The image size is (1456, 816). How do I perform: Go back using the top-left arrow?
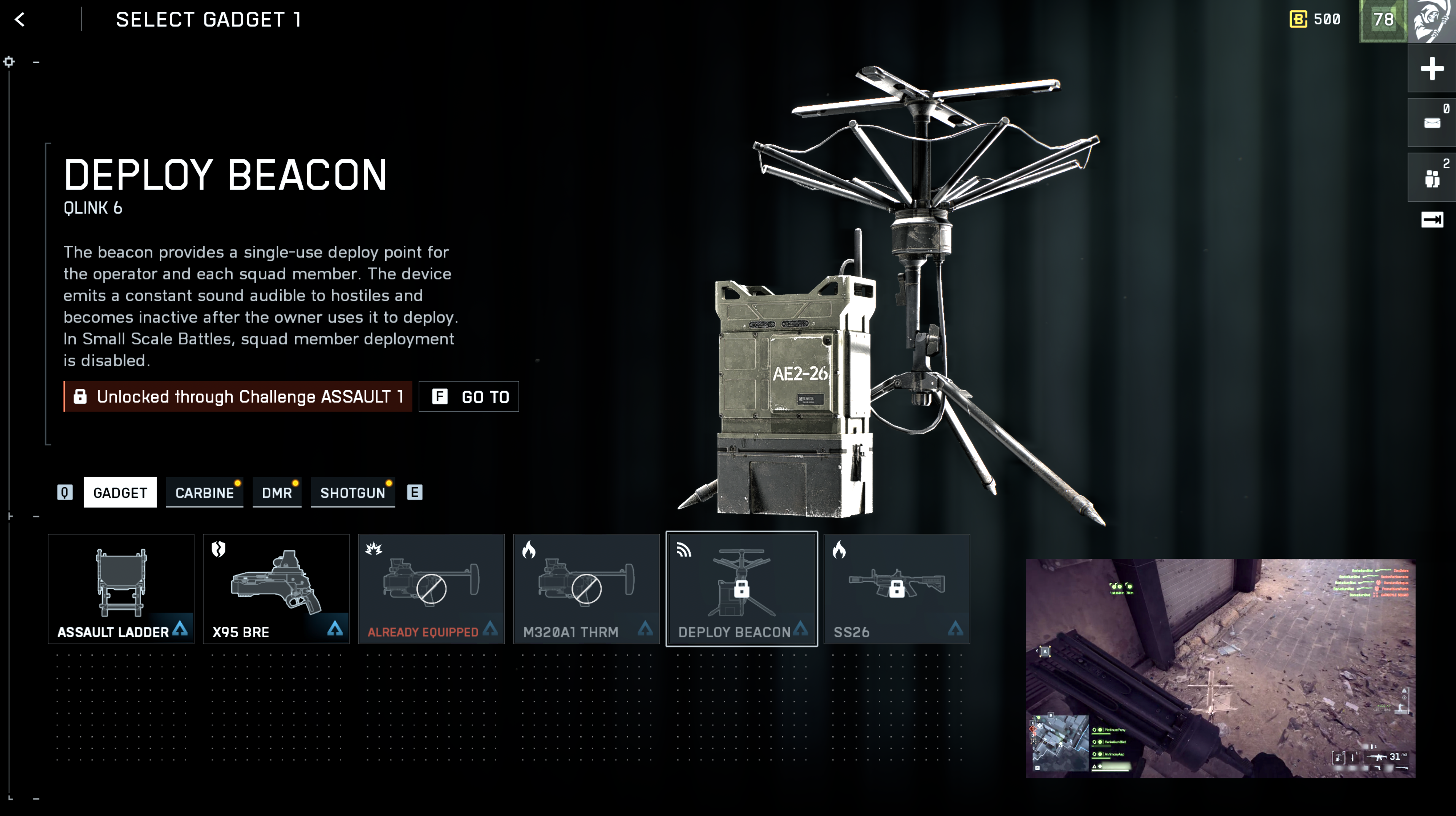click(21, 20)
